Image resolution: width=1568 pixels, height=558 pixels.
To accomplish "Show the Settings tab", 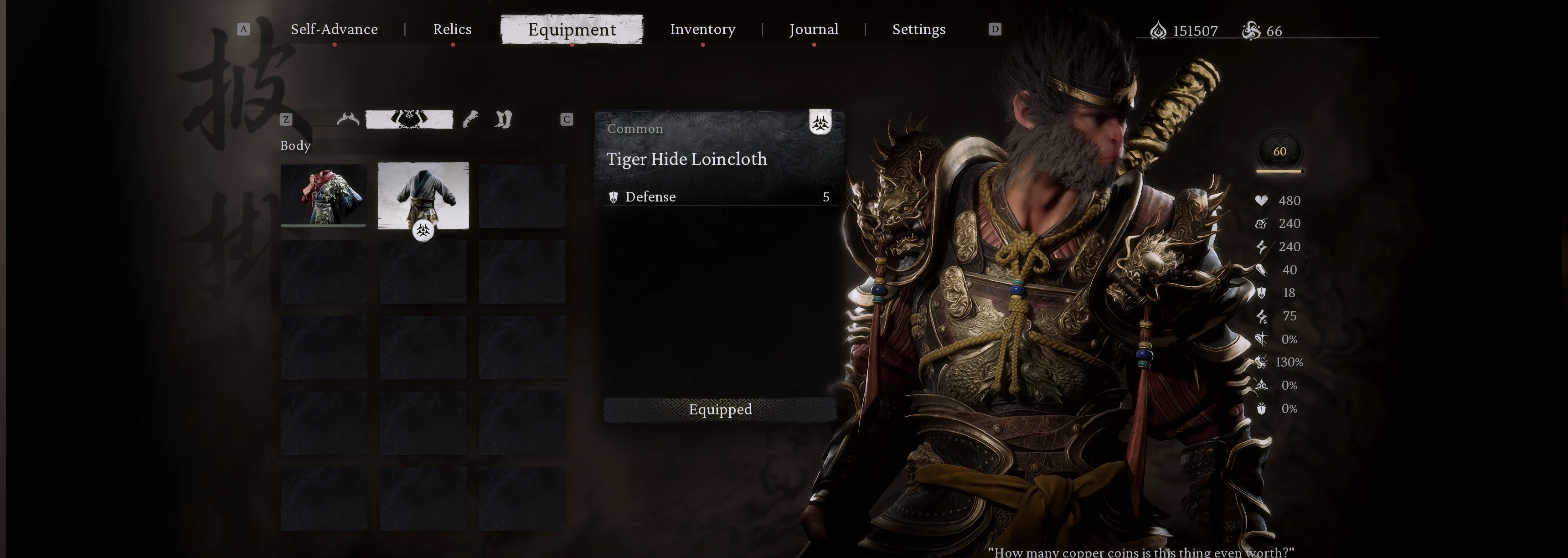I will coord(918,29).
